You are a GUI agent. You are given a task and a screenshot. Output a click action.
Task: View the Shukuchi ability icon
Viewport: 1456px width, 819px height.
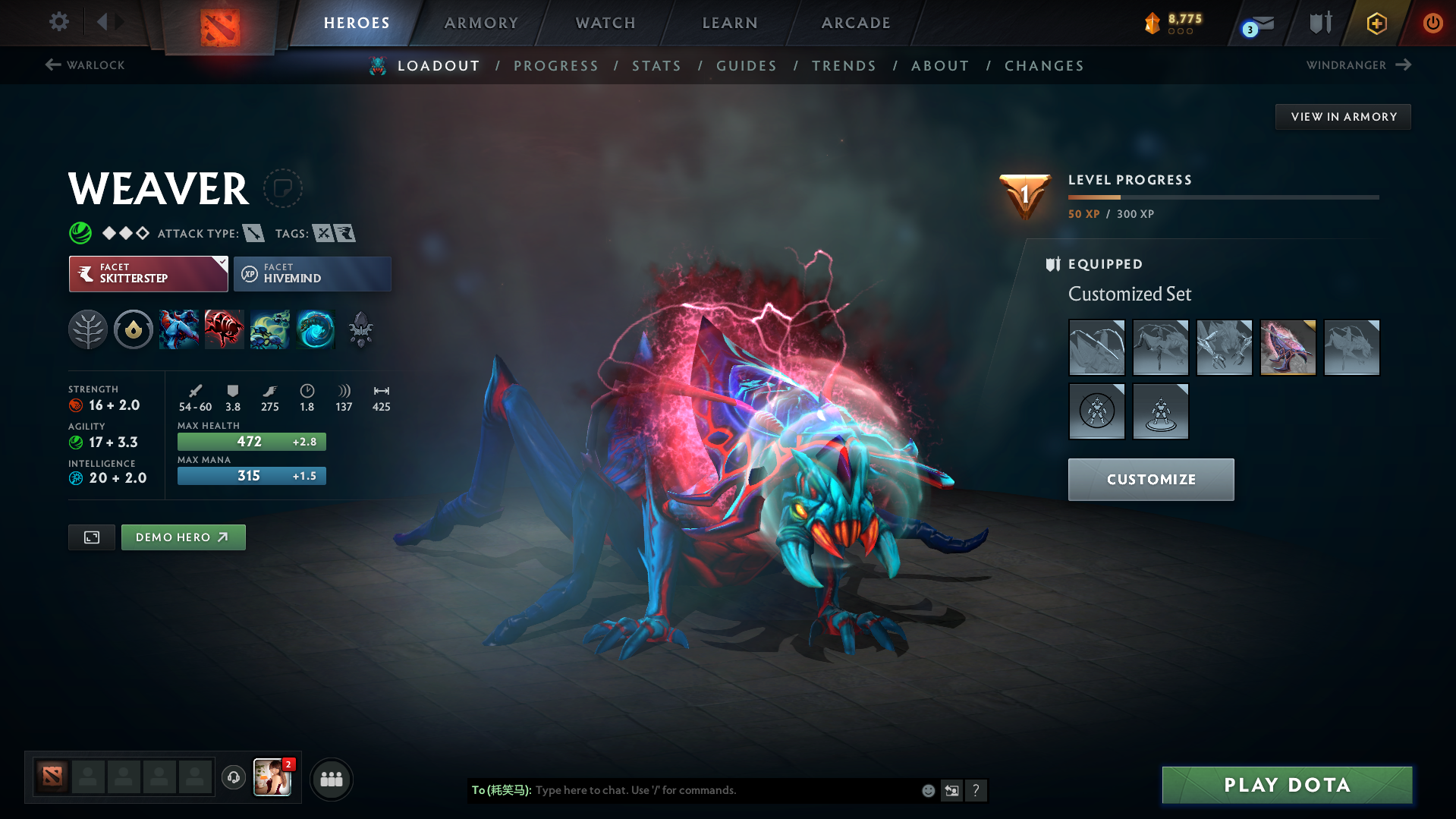tap(225, 329)
